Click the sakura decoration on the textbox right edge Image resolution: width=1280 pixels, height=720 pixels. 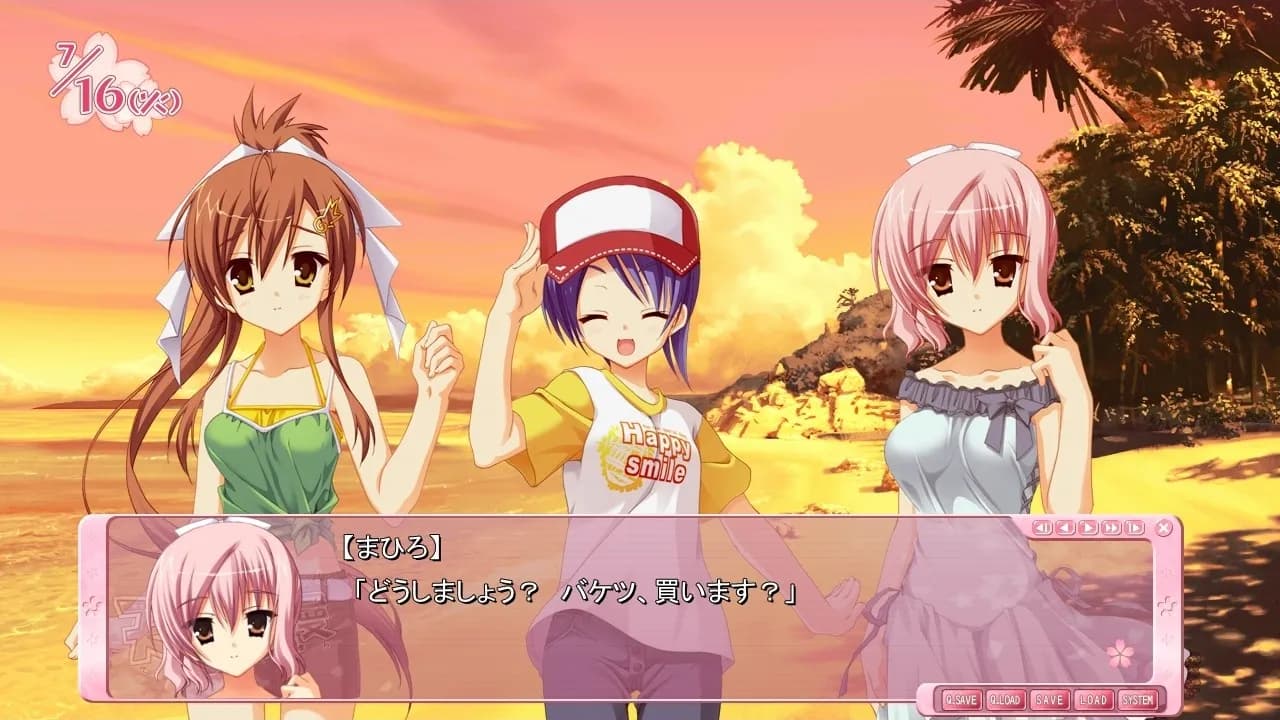coord(1167,604)
